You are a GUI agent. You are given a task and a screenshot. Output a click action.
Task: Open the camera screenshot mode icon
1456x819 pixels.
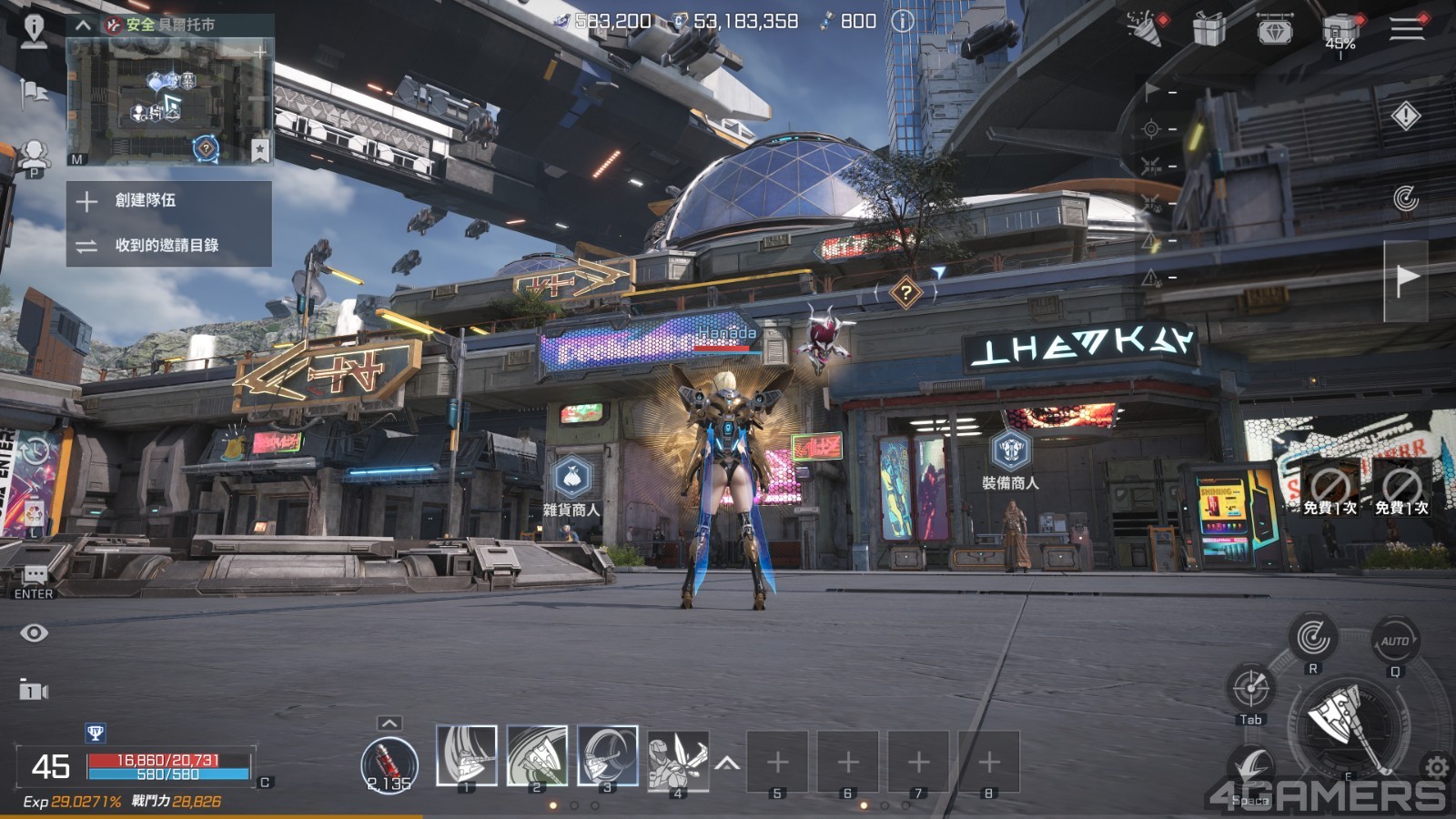33,691
